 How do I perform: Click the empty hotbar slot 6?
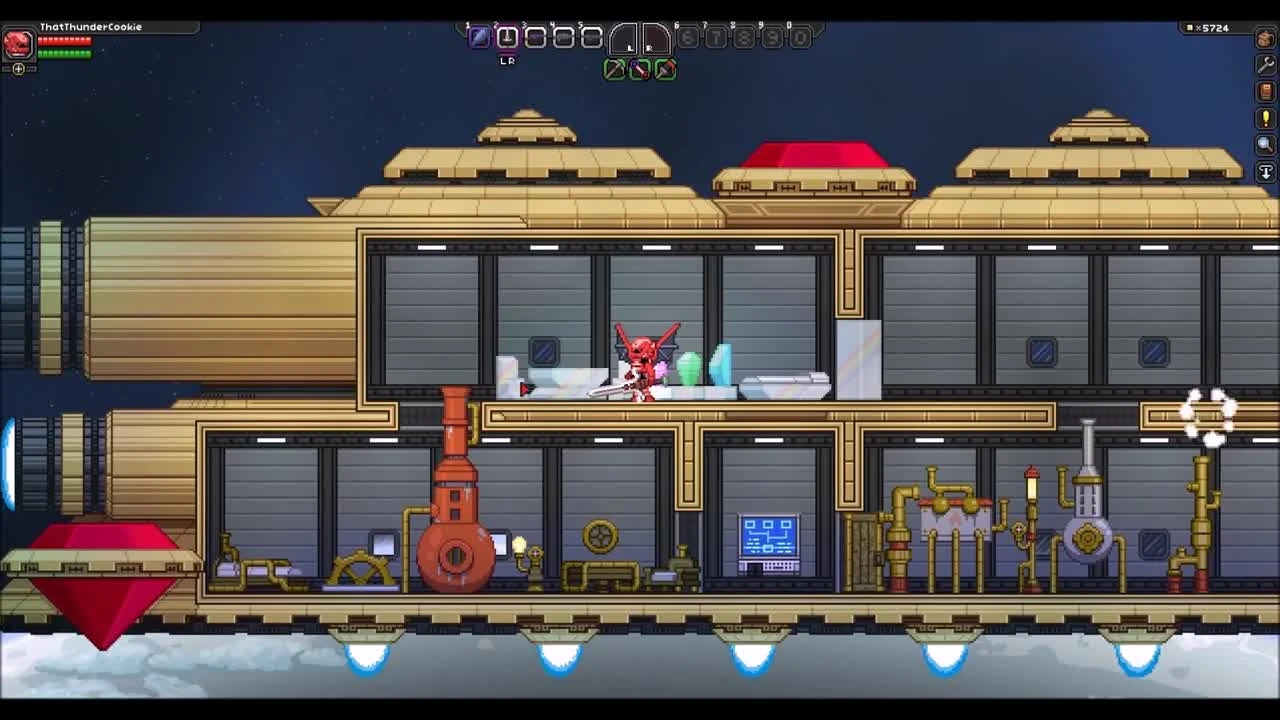pos(687,38)
